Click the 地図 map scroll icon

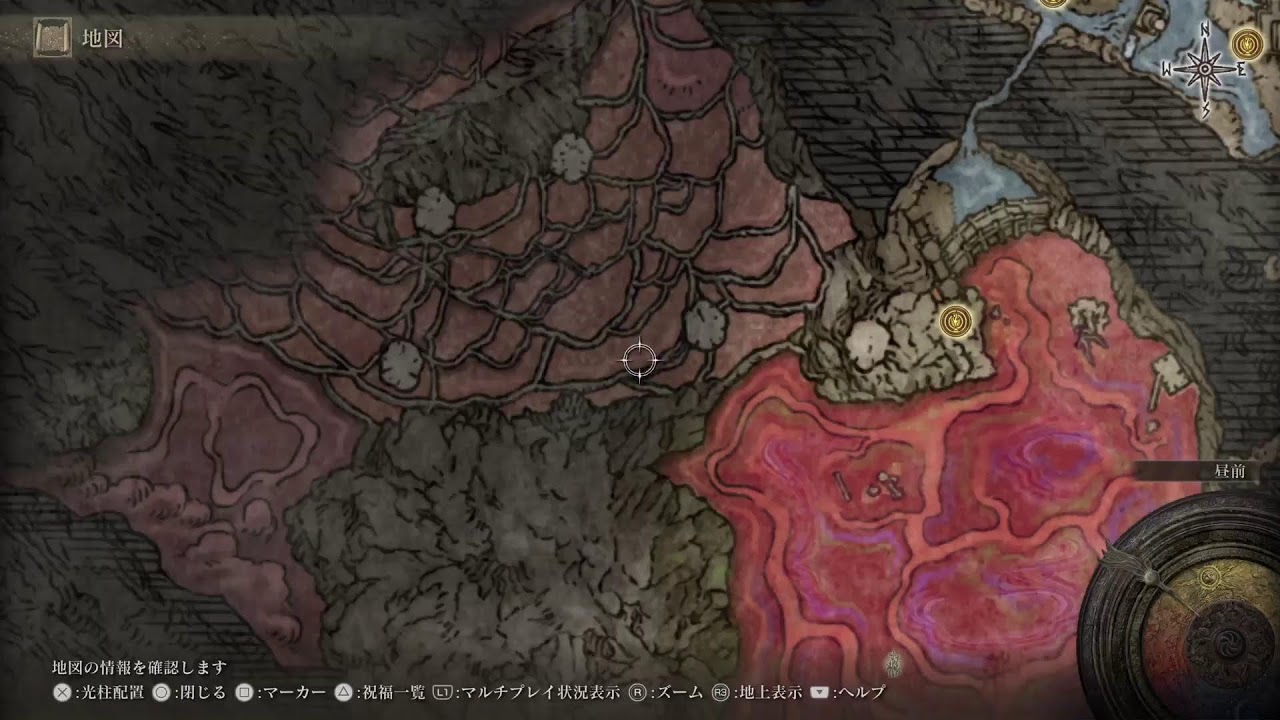(51, 39)
